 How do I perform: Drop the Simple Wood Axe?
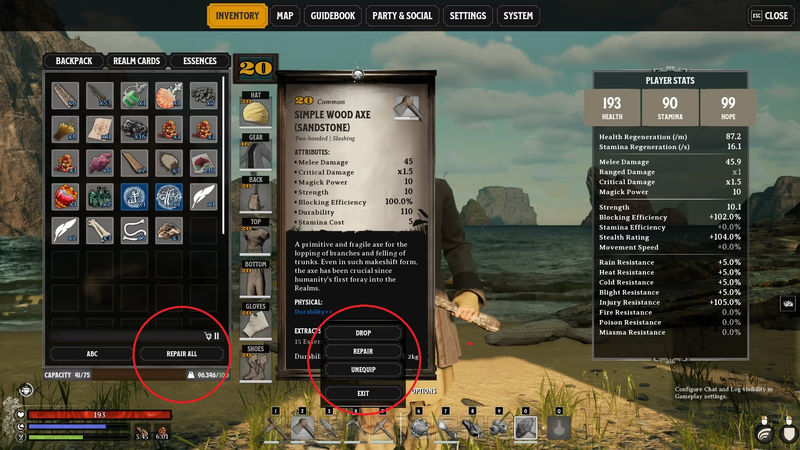pyautogui.click(x=363, y=333)
